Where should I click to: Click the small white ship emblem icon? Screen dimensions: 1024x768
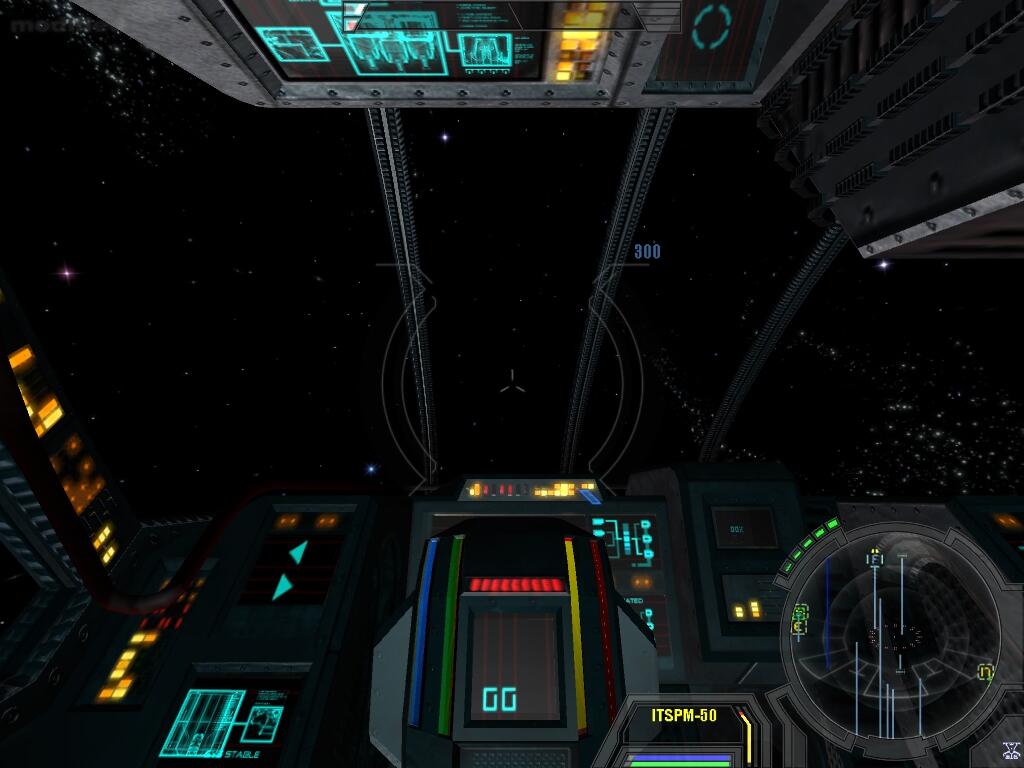pyautogui.click(x=1010, y=751)
